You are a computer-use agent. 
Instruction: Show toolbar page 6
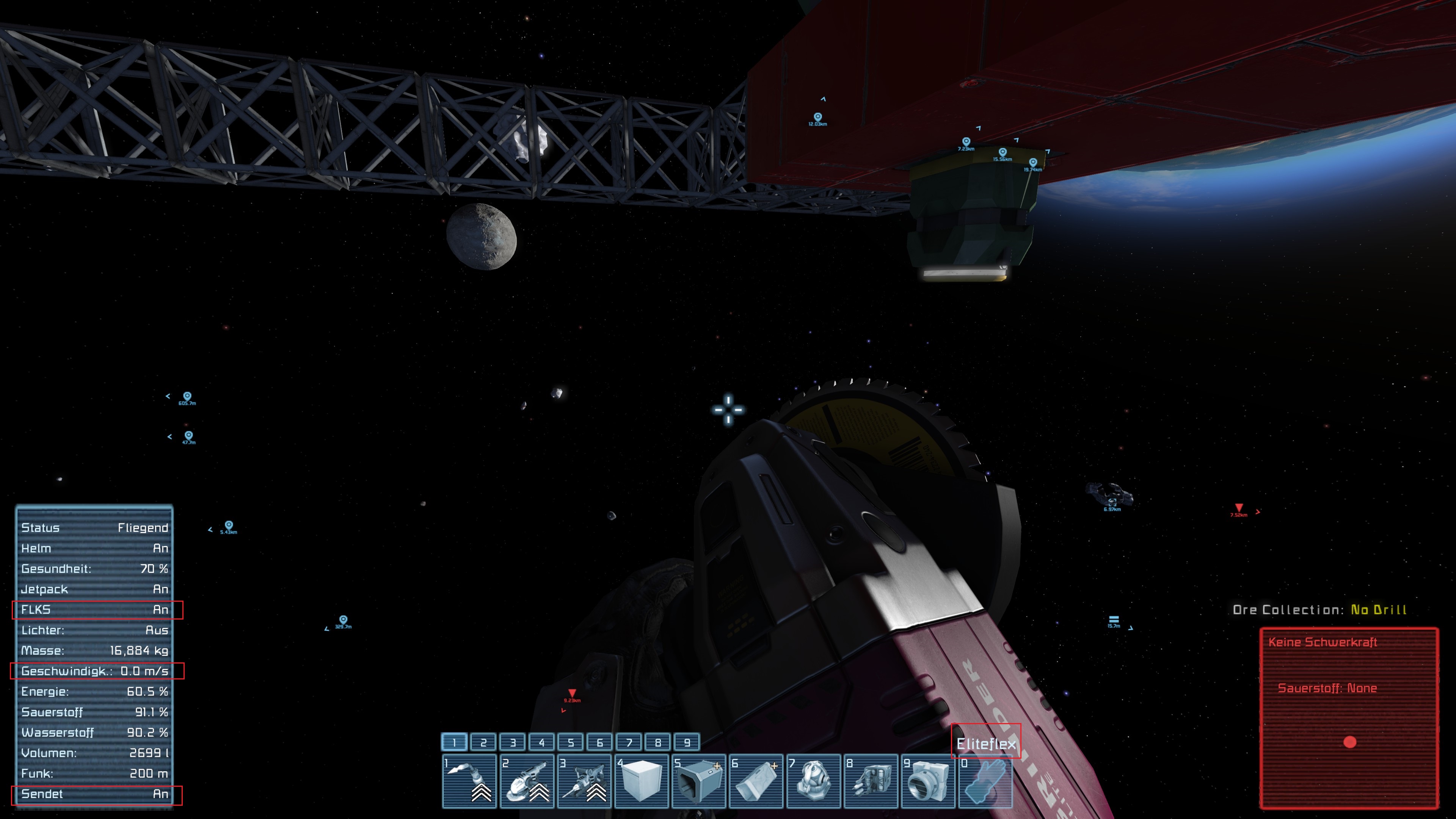(600, 742)
